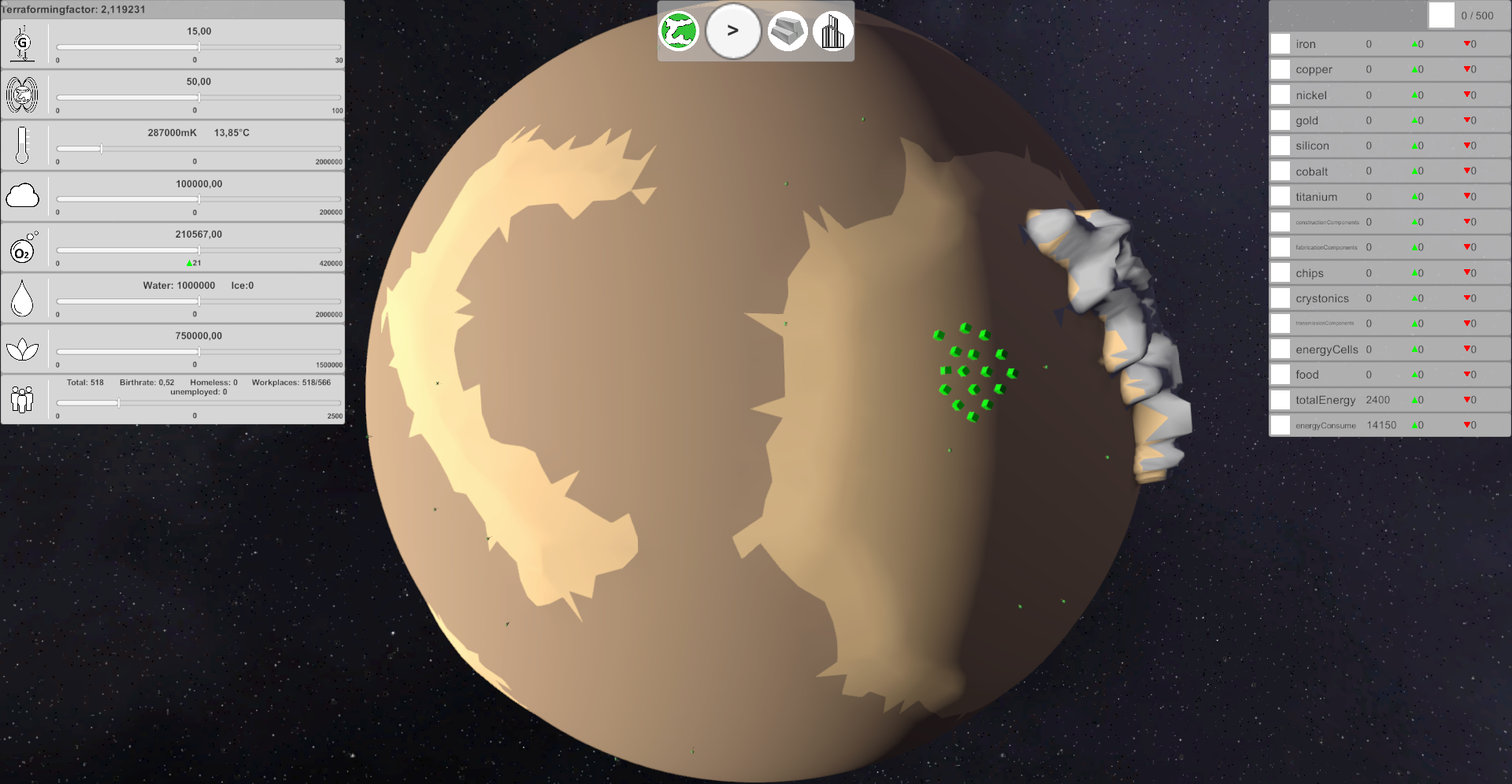
Task: Select the population icon at panel bottom
Action: [23, 399]
